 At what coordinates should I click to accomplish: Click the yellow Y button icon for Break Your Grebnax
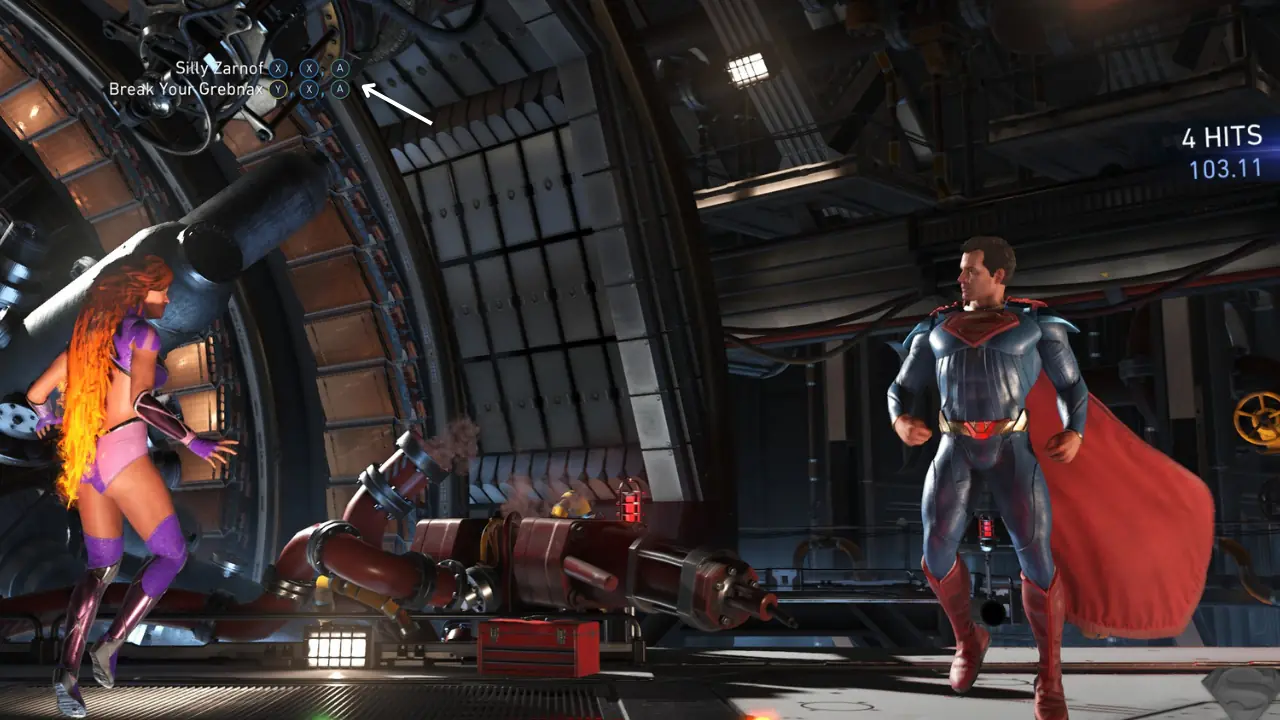click(276, 88)
